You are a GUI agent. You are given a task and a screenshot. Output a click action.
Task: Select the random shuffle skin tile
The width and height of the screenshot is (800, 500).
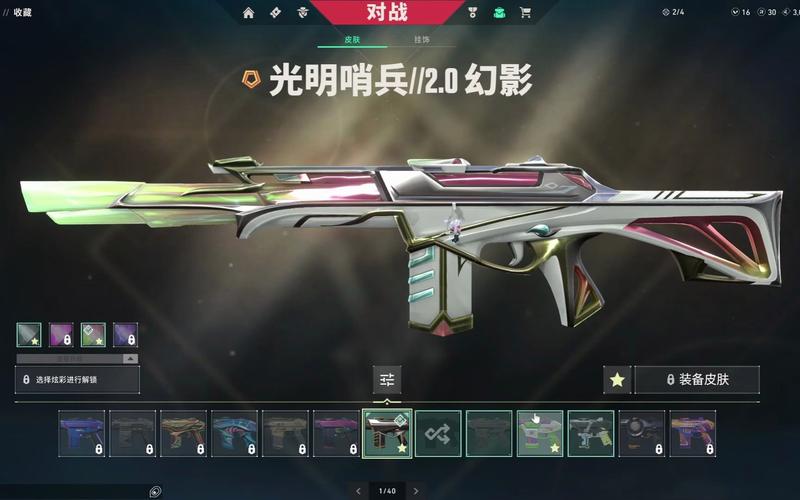tap(438, 434)
